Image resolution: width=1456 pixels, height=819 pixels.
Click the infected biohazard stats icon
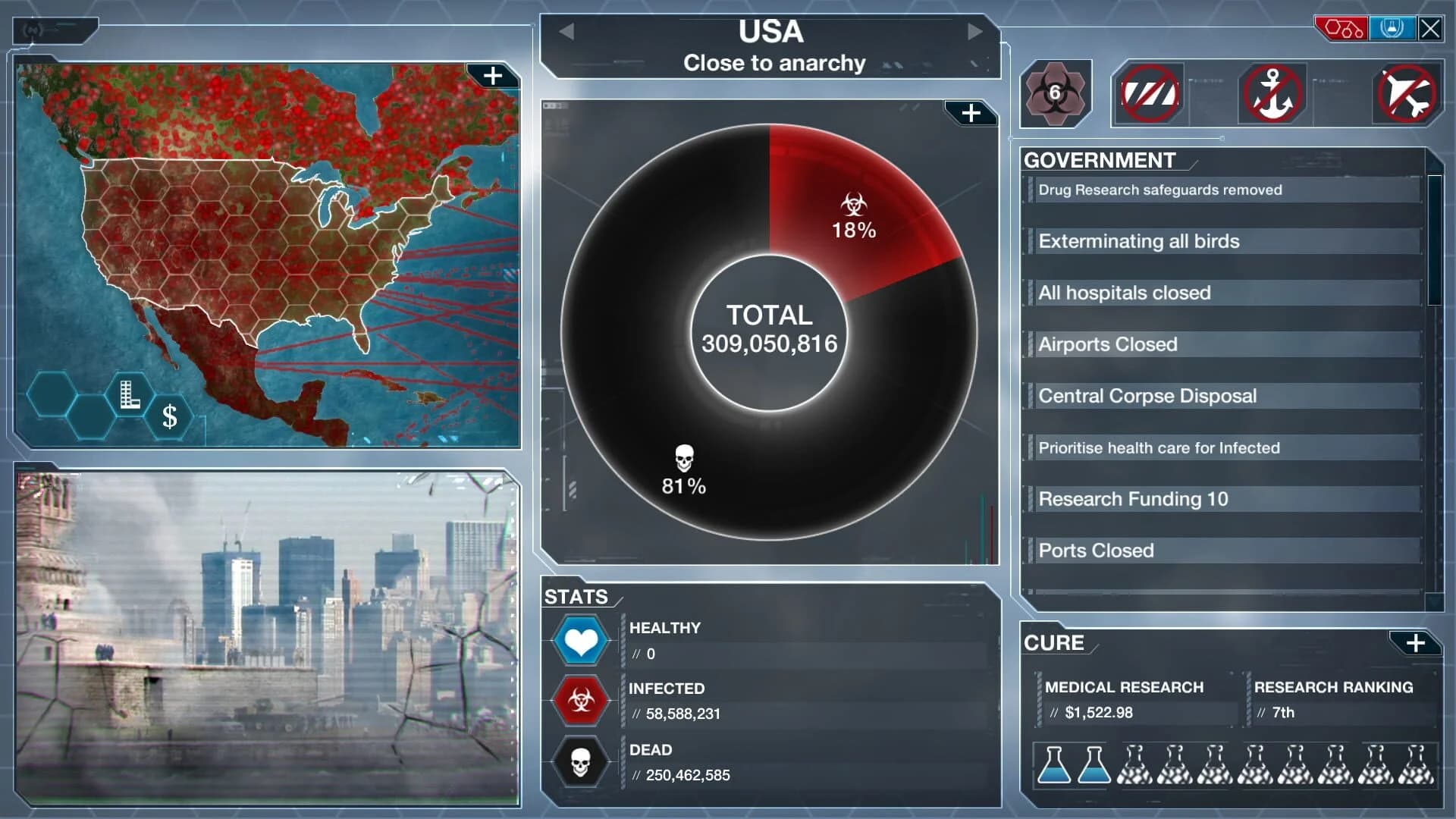pyautogui.click(x=580, y=701)
